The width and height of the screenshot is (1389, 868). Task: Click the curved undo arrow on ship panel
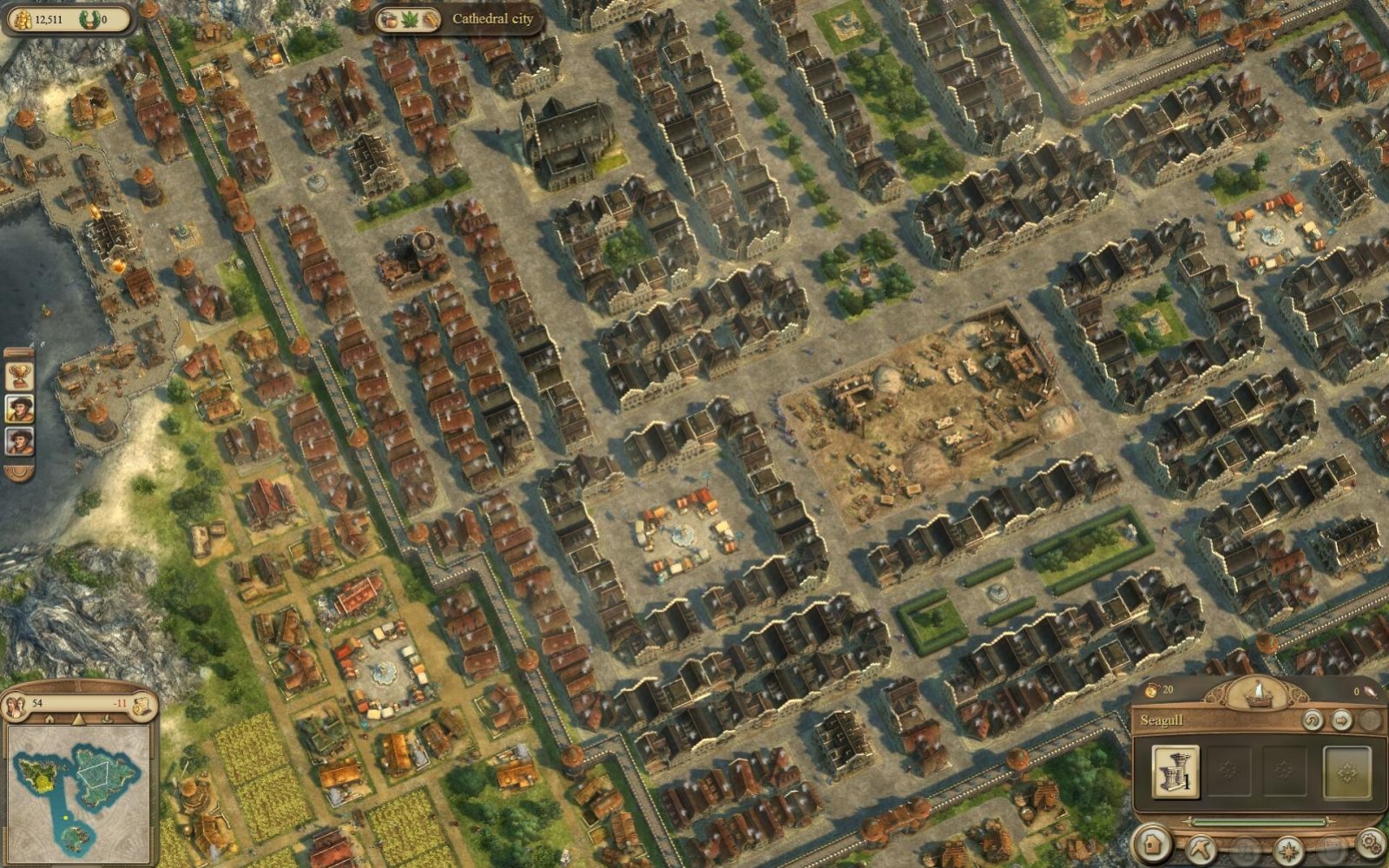tap(1311, 720)
